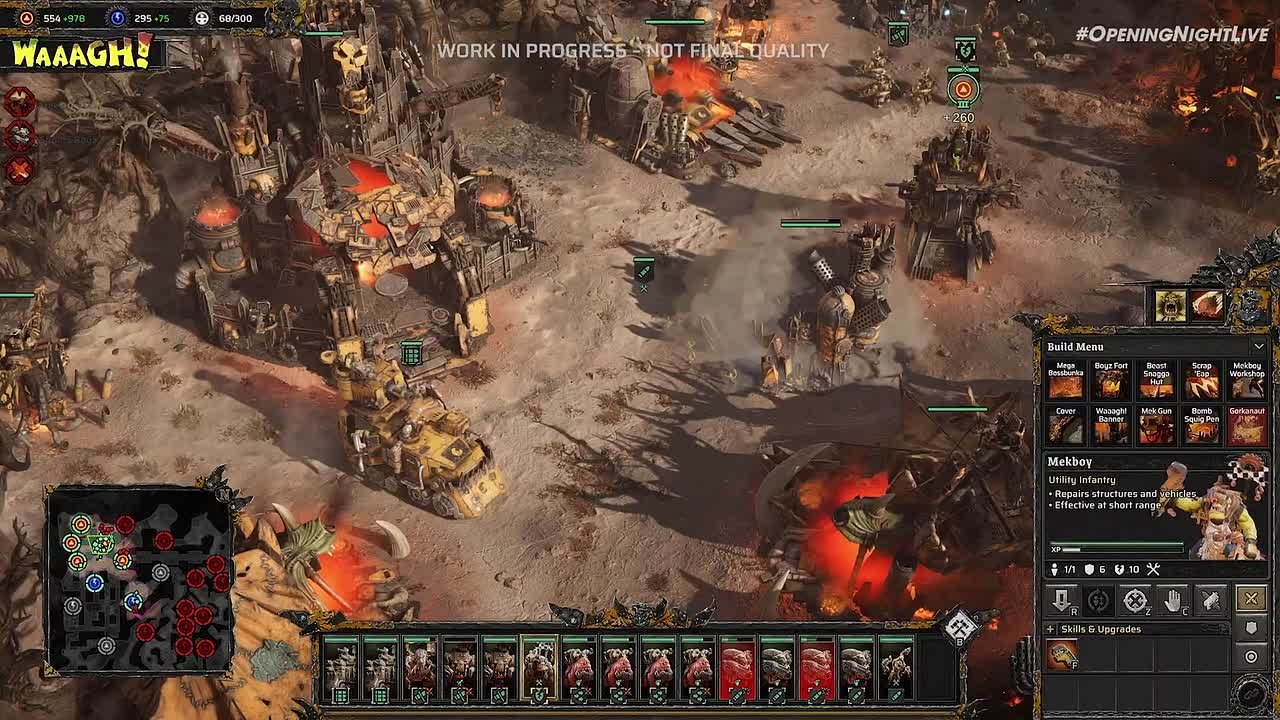
Task: Open the minimap in the corner
Action: (x=140, y=580)
